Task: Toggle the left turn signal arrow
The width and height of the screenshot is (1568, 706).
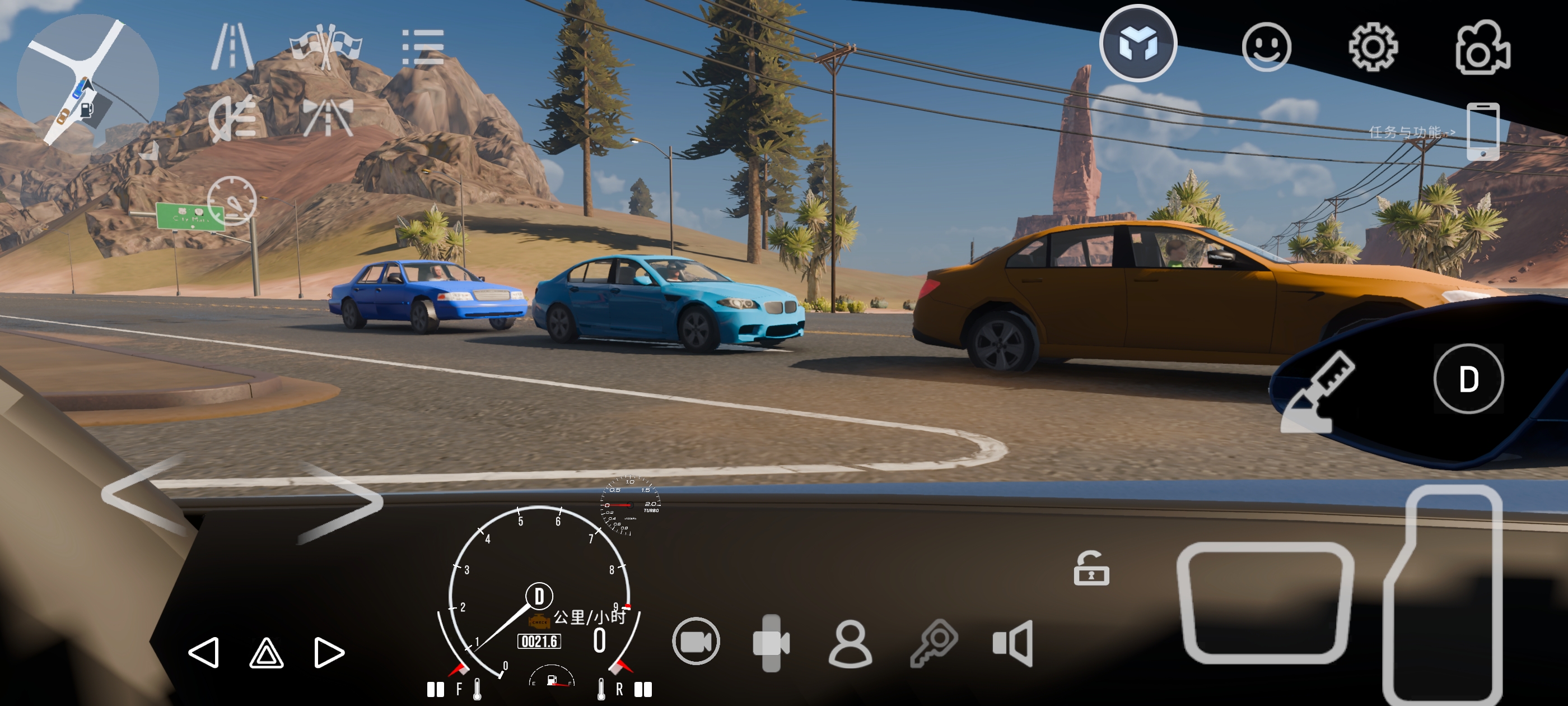Action: [204, 653]
